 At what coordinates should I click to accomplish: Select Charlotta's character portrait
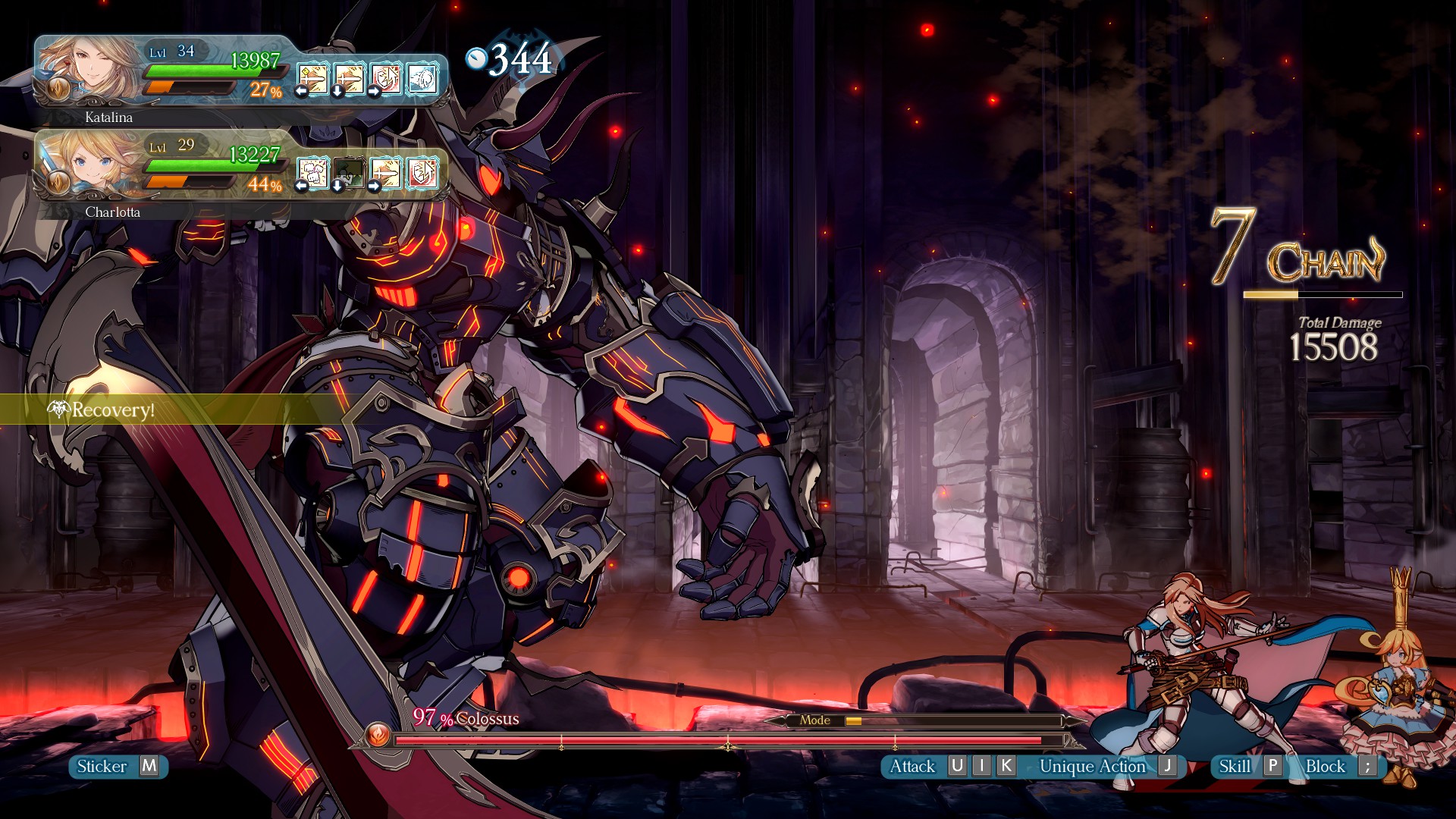click(x=91, y=165)
